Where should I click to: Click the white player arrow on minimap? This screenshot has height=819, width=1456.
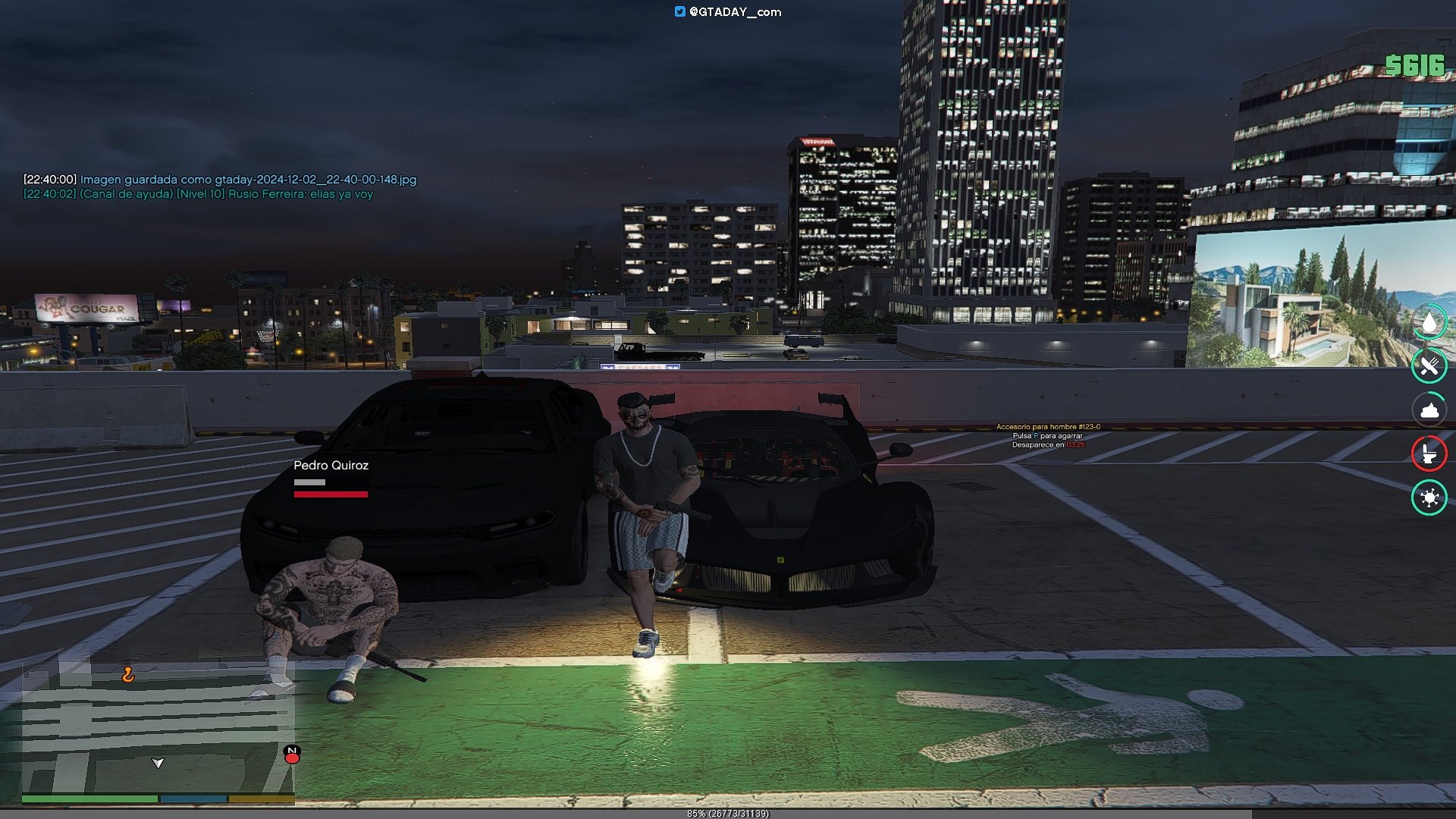158,763
